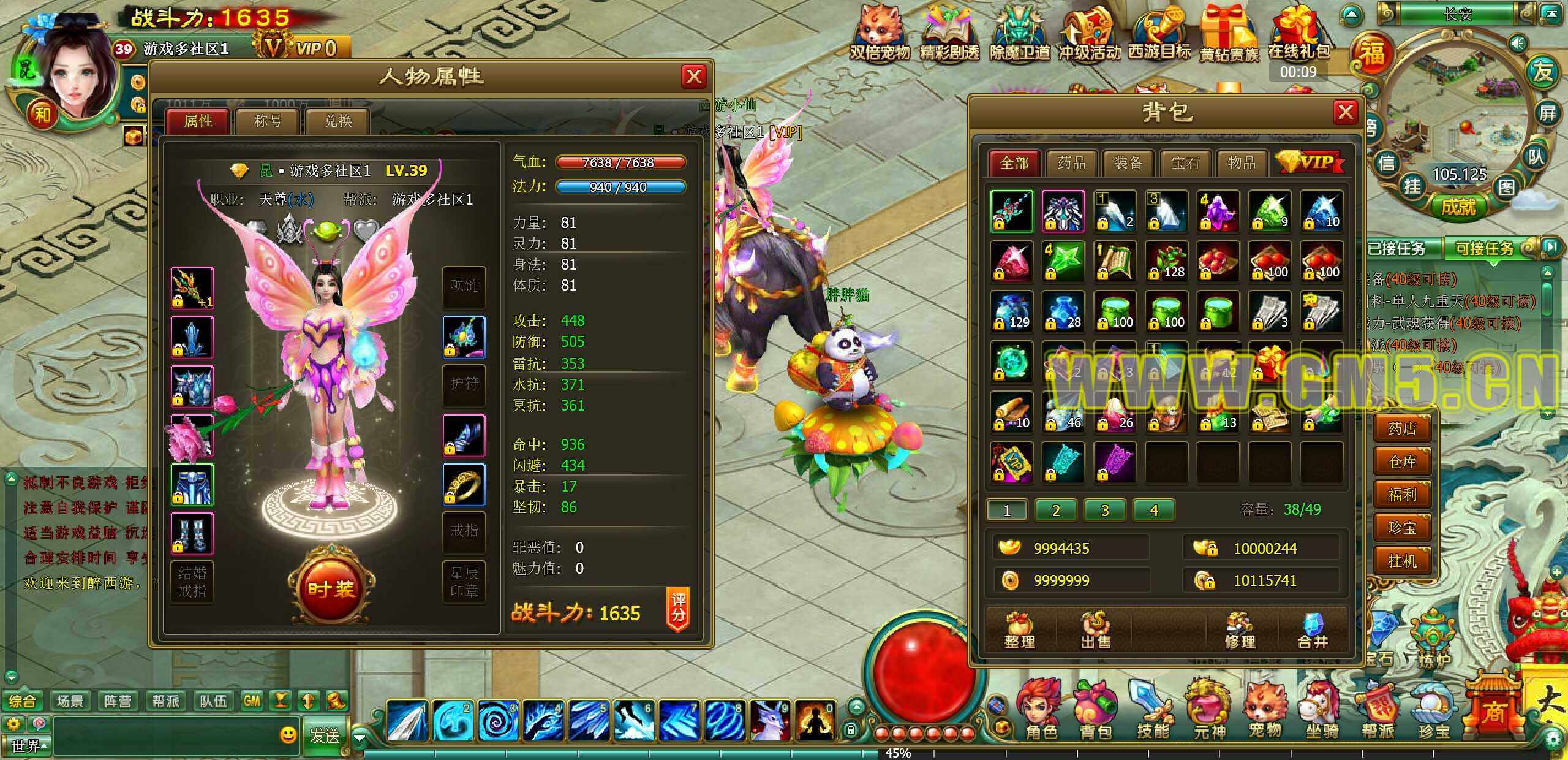The height and width of the screenshot is (760, 1568).
Task: Choose the 出售 sell button
Action: (1095, 631)
